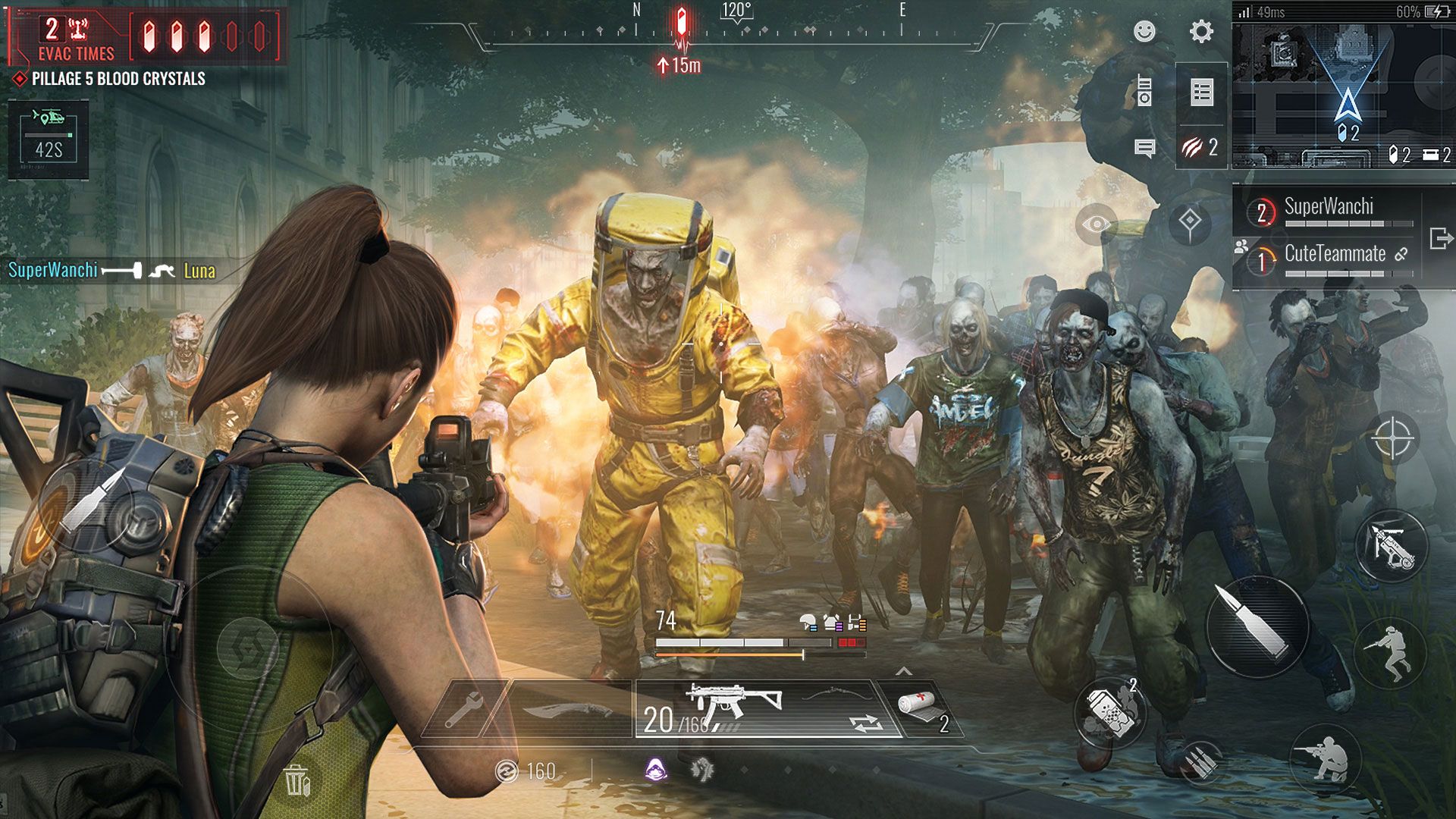The image size is (1456, 819).
Task: Go prone with the lying soldier button
Action: click(1324, 760)
